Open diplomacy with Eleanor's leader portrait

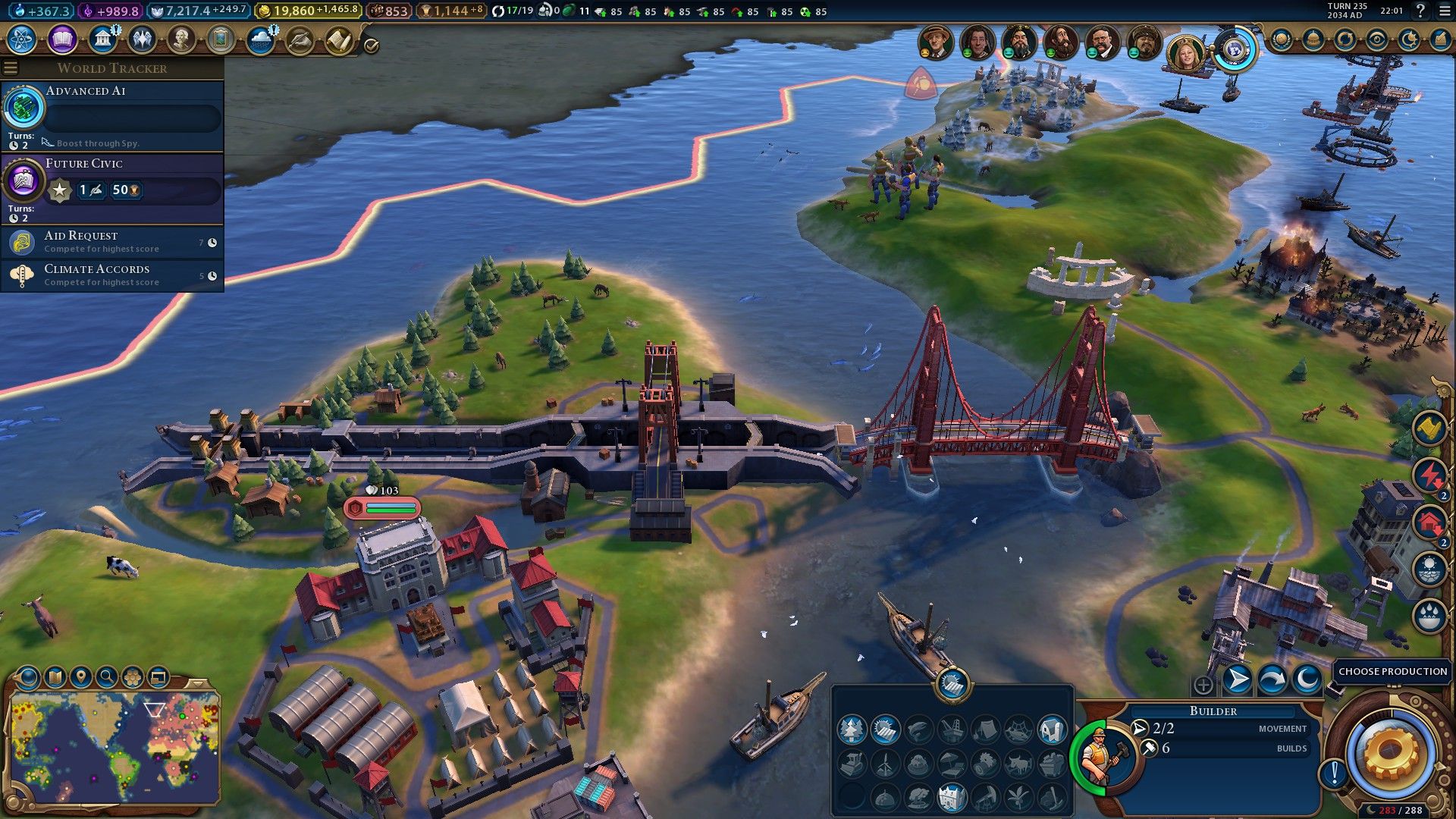[x=1183, y=52]
